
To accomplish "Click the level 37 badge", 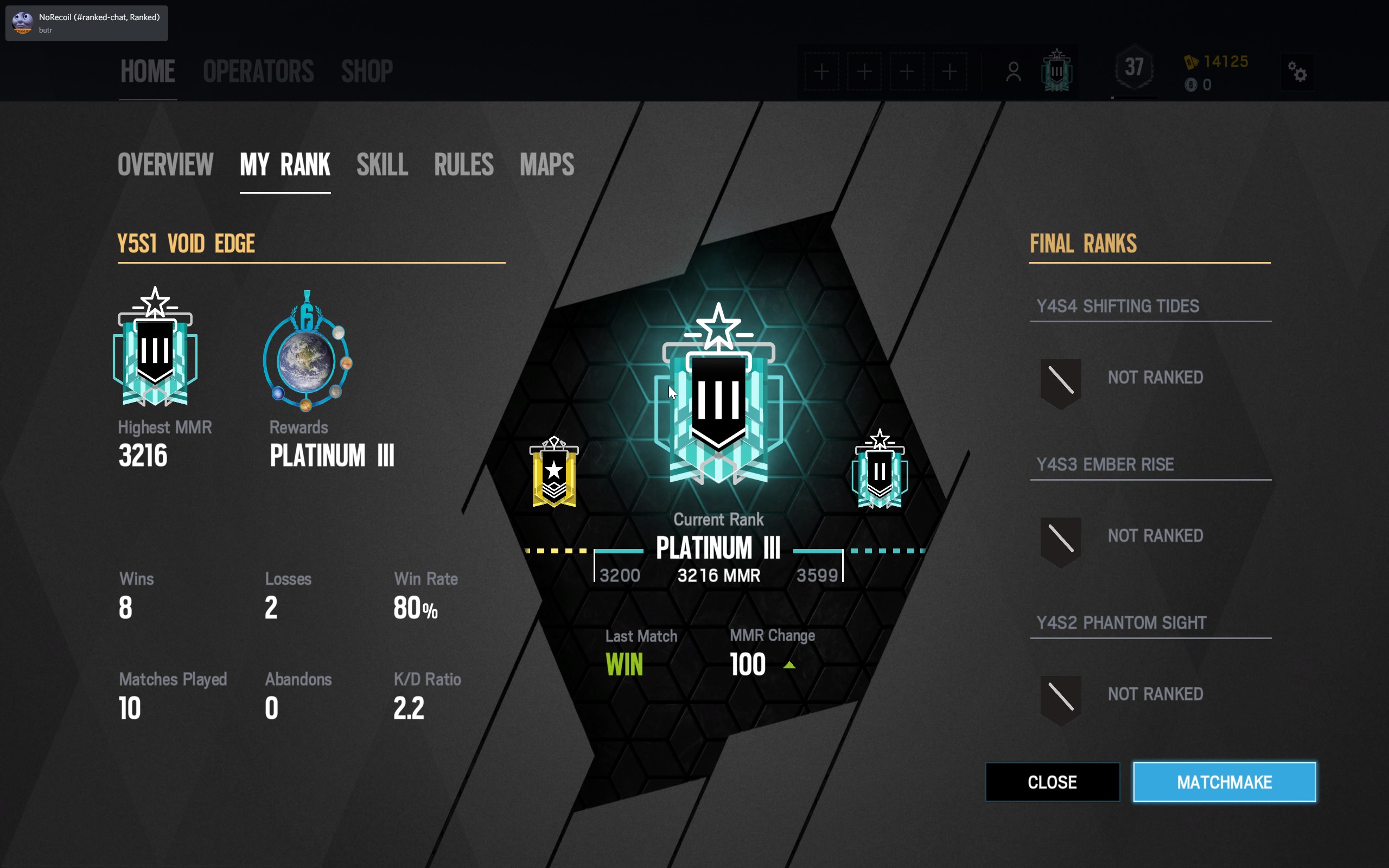I will pos(1133,69).
